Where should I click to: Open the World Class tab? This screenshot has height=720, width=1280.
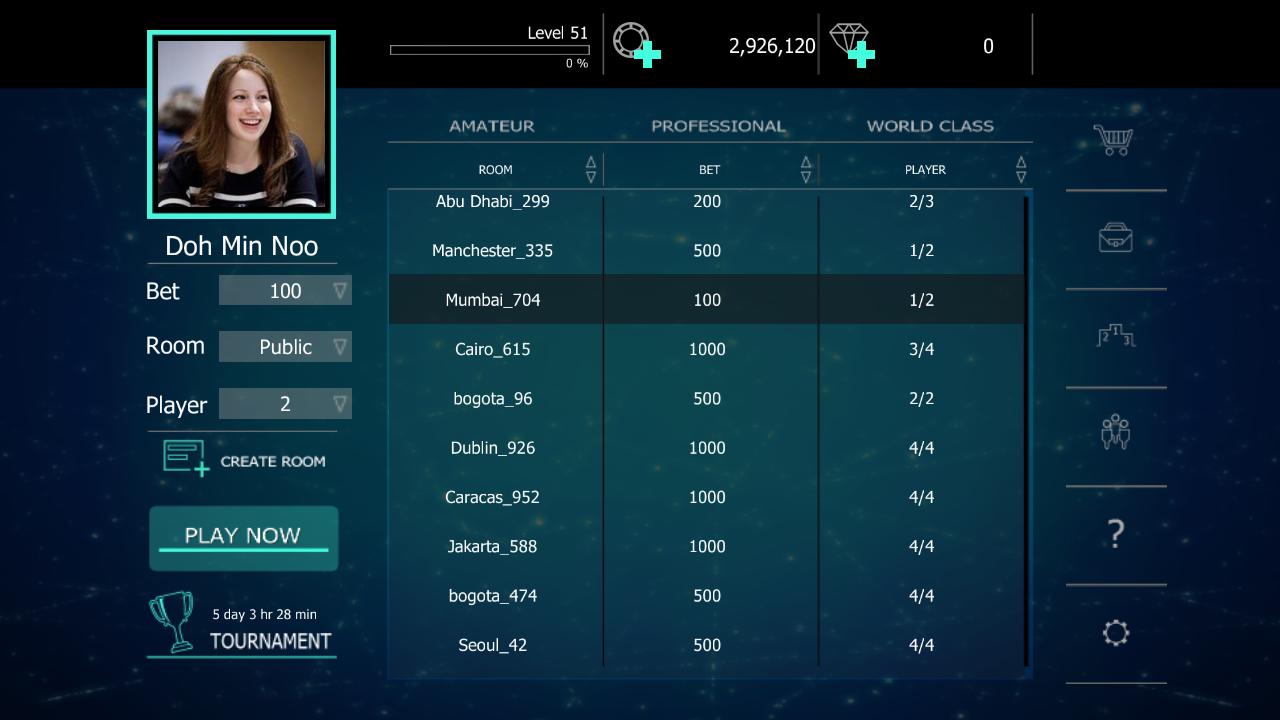point(929,126)
